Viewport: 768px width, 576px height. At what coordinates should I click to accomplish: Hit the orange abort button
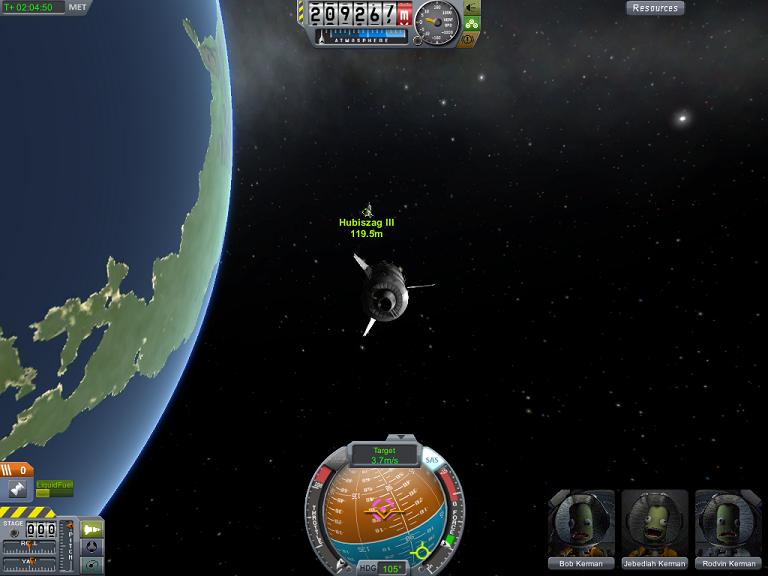tap(470, 39)
